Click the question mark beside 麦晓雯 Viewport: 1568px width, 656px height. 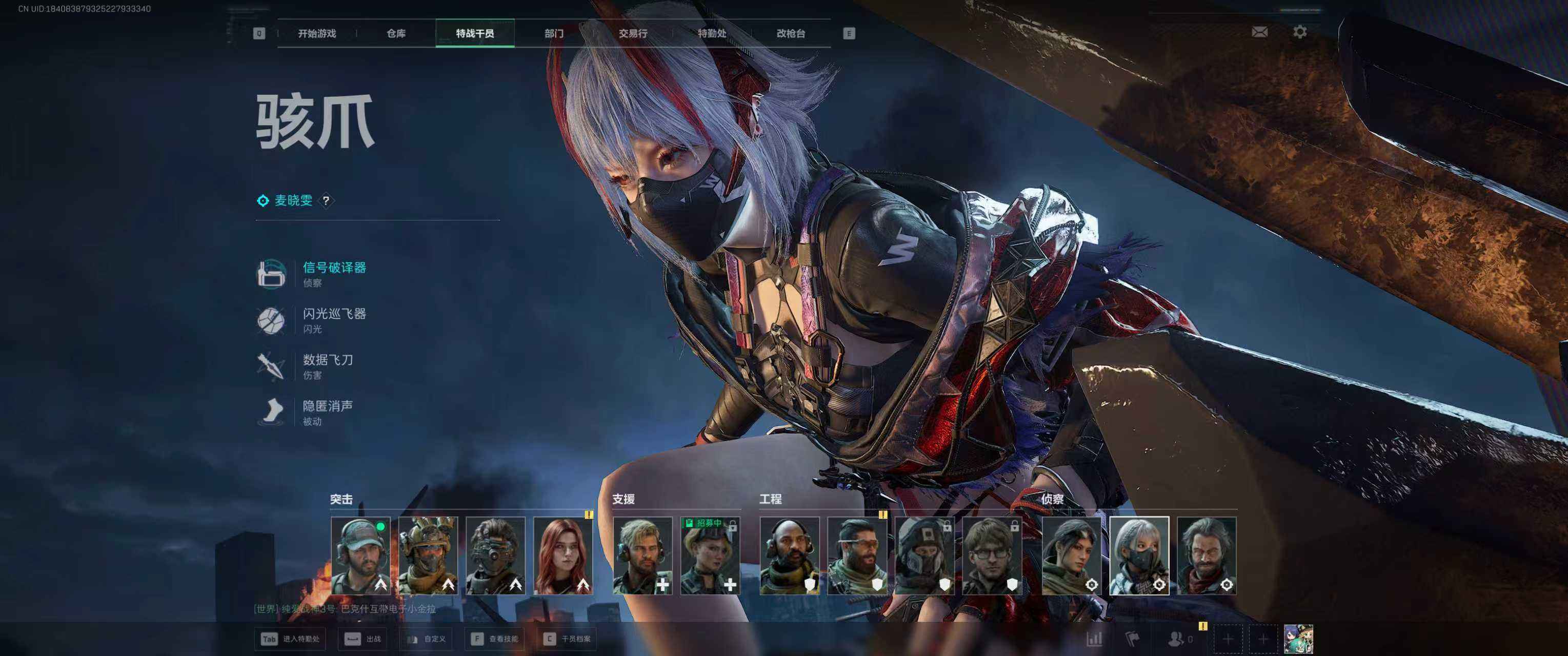tap(326, 200)
